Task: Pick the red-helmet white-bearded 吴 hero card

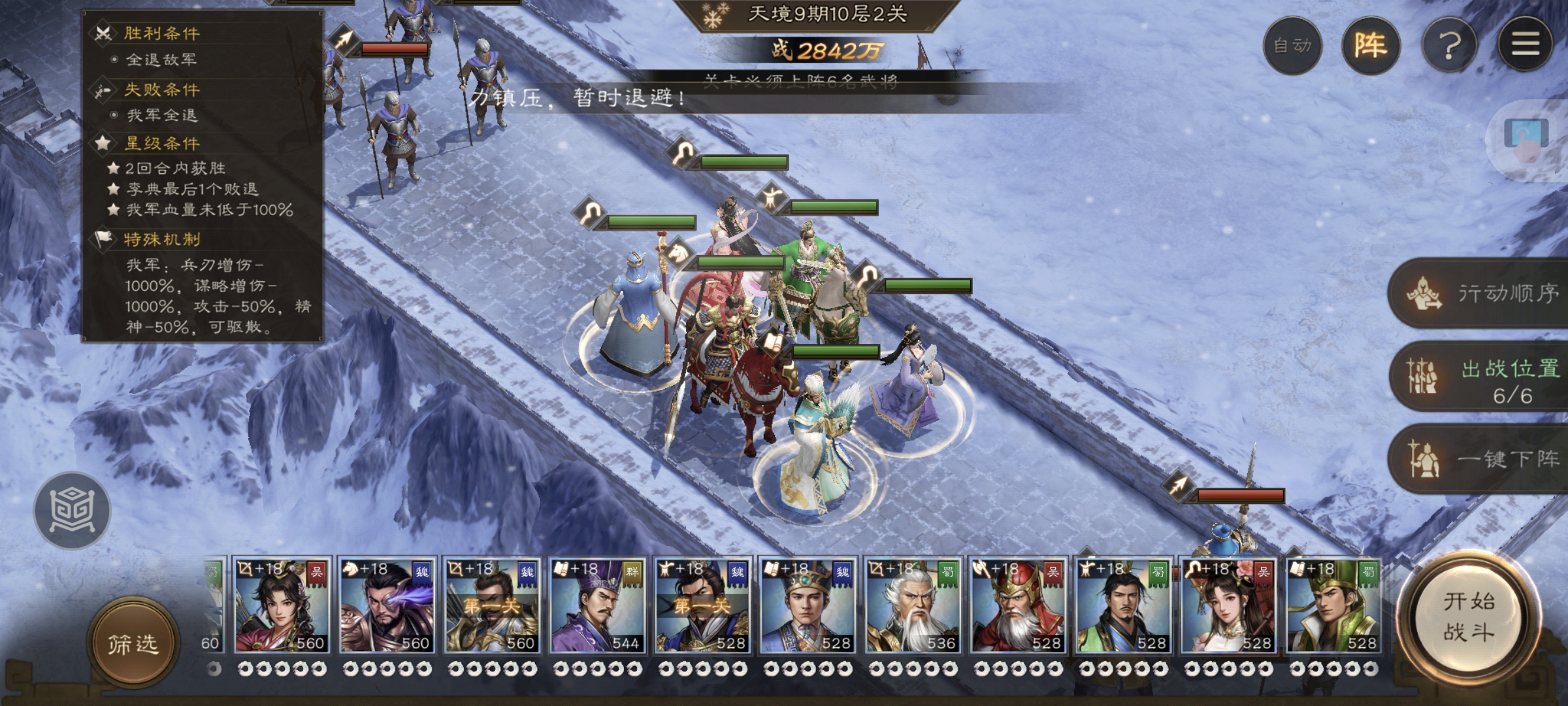Action: point(1018,606)
